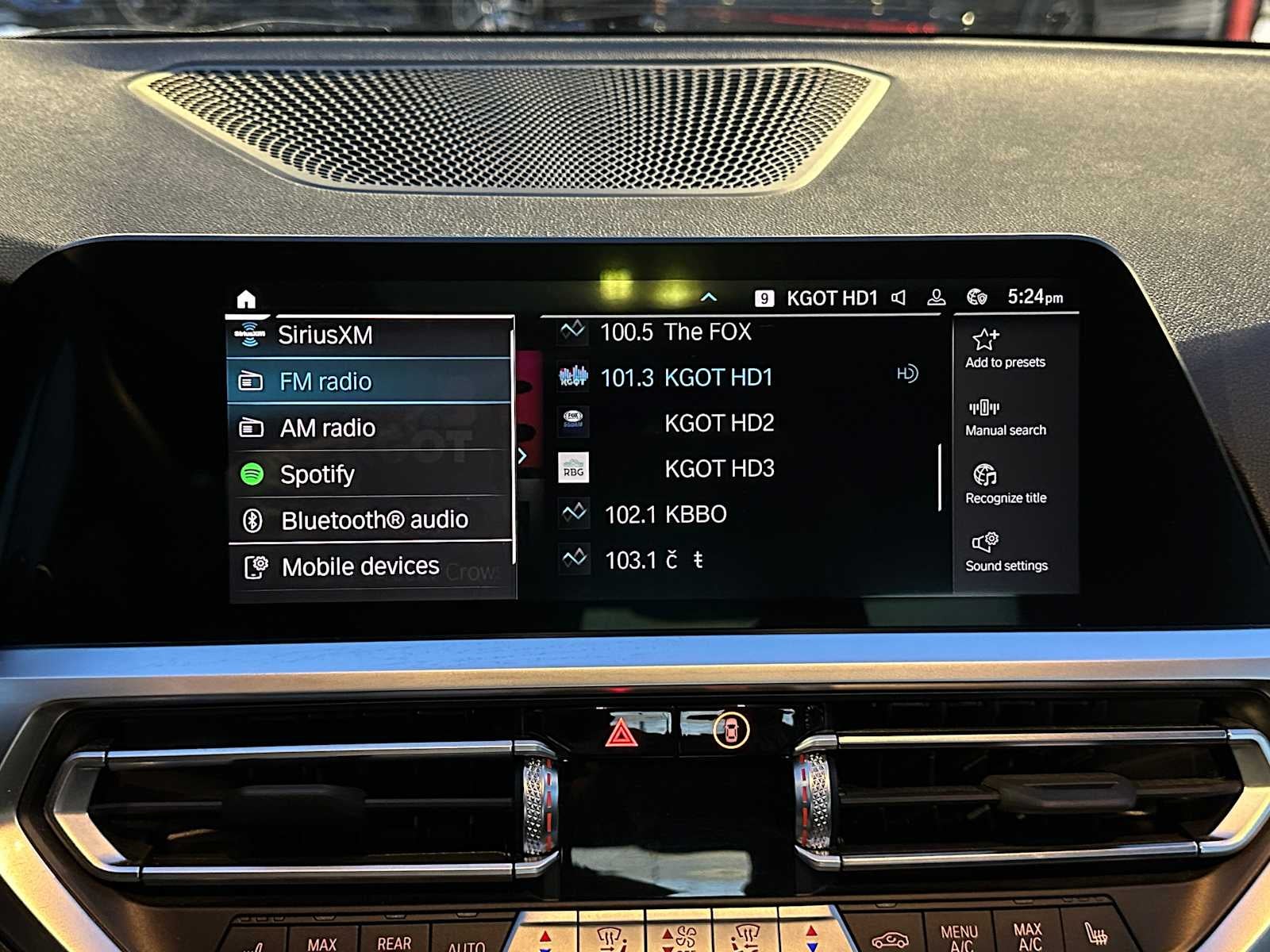Viewport: 1270px width, 952px height.
Task: Tap the speaker volume icon in status bar
Action: pyautogui.click(x=898, y=298)
